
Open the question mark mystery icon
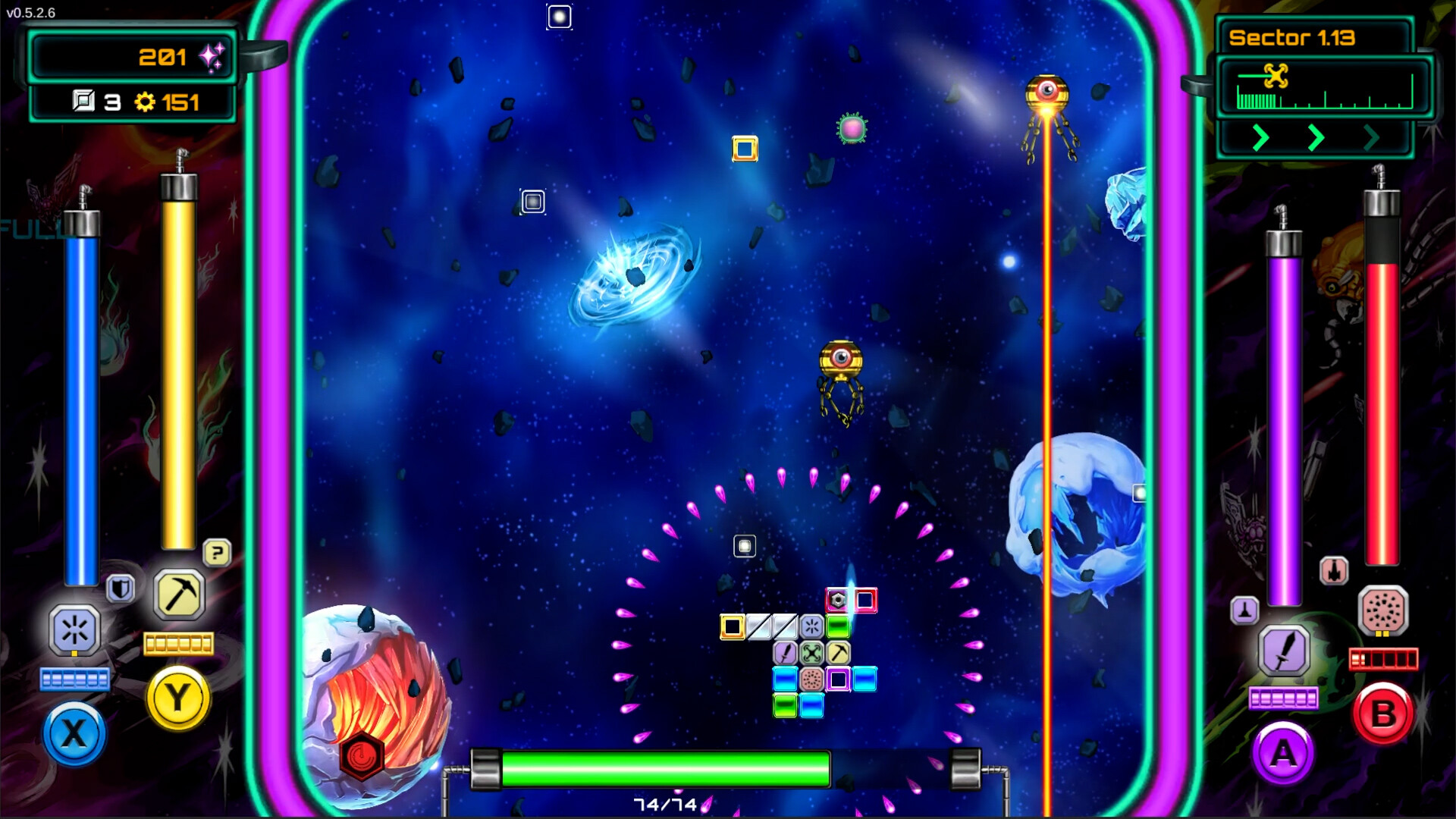point(218,554)
